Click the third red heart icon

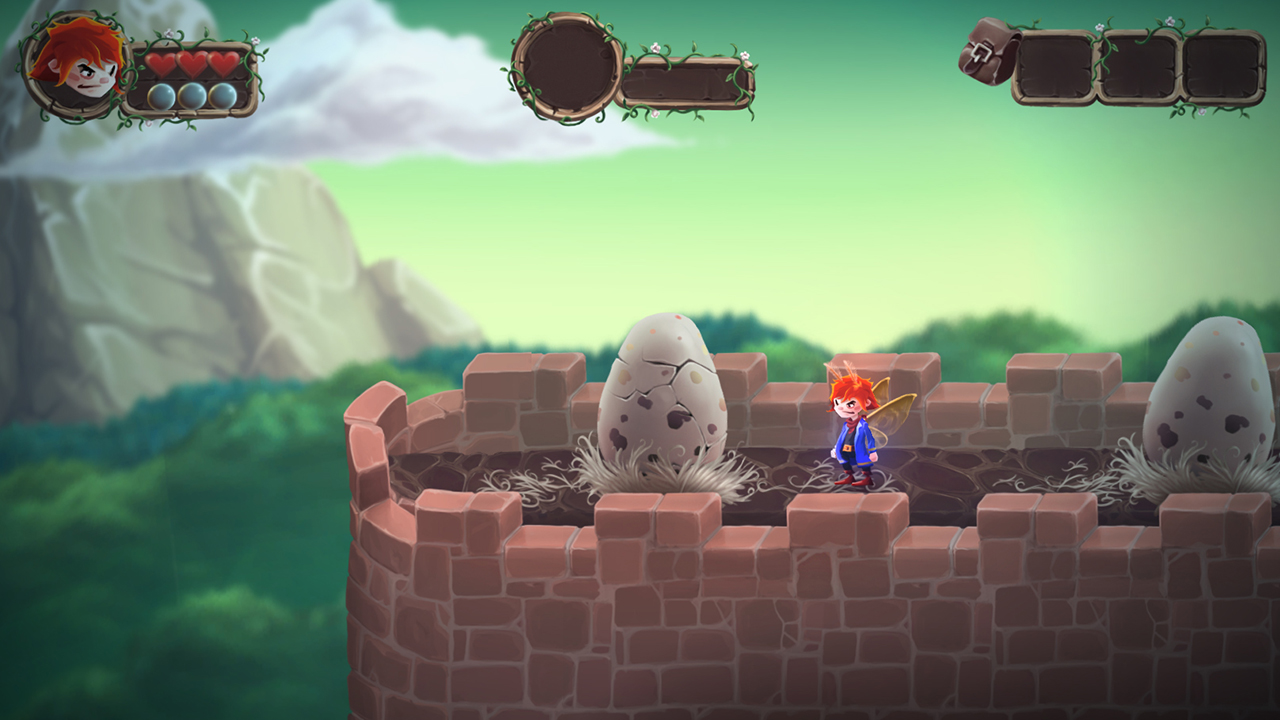click(x=224, y=62)
